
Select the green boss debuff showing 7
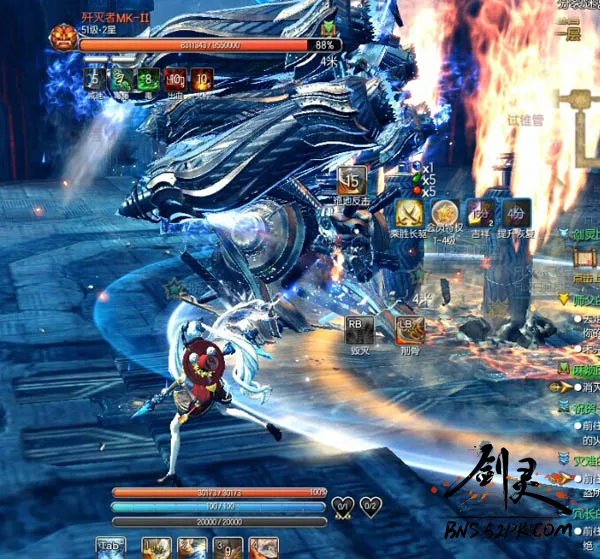point(122,78)
